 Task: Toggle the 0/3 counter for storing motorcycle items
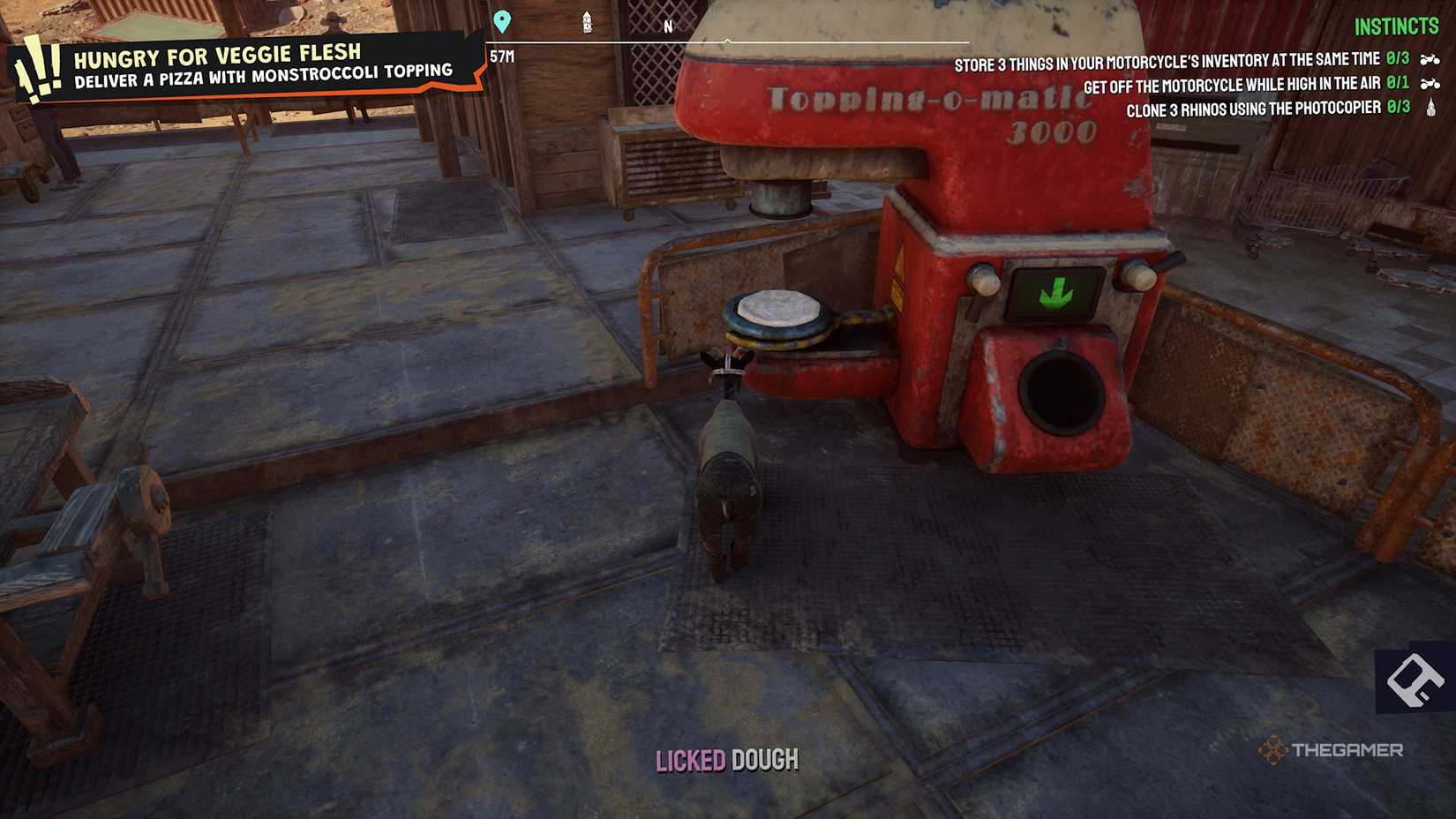[x=1394, y=58]
